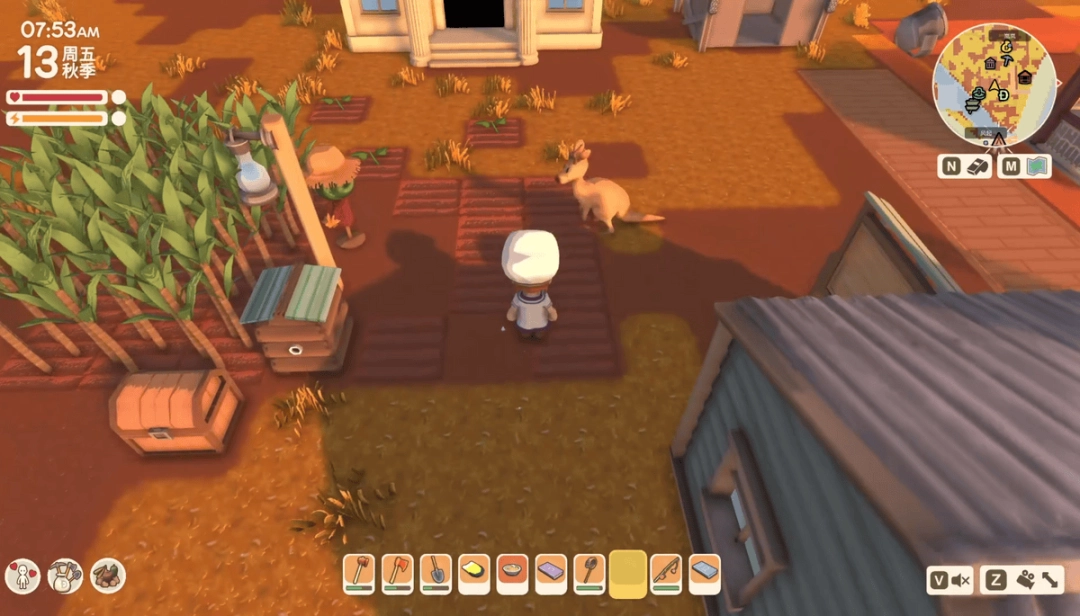Open the campfire cooking icon
1080x616 pixels.
point(108,575)
